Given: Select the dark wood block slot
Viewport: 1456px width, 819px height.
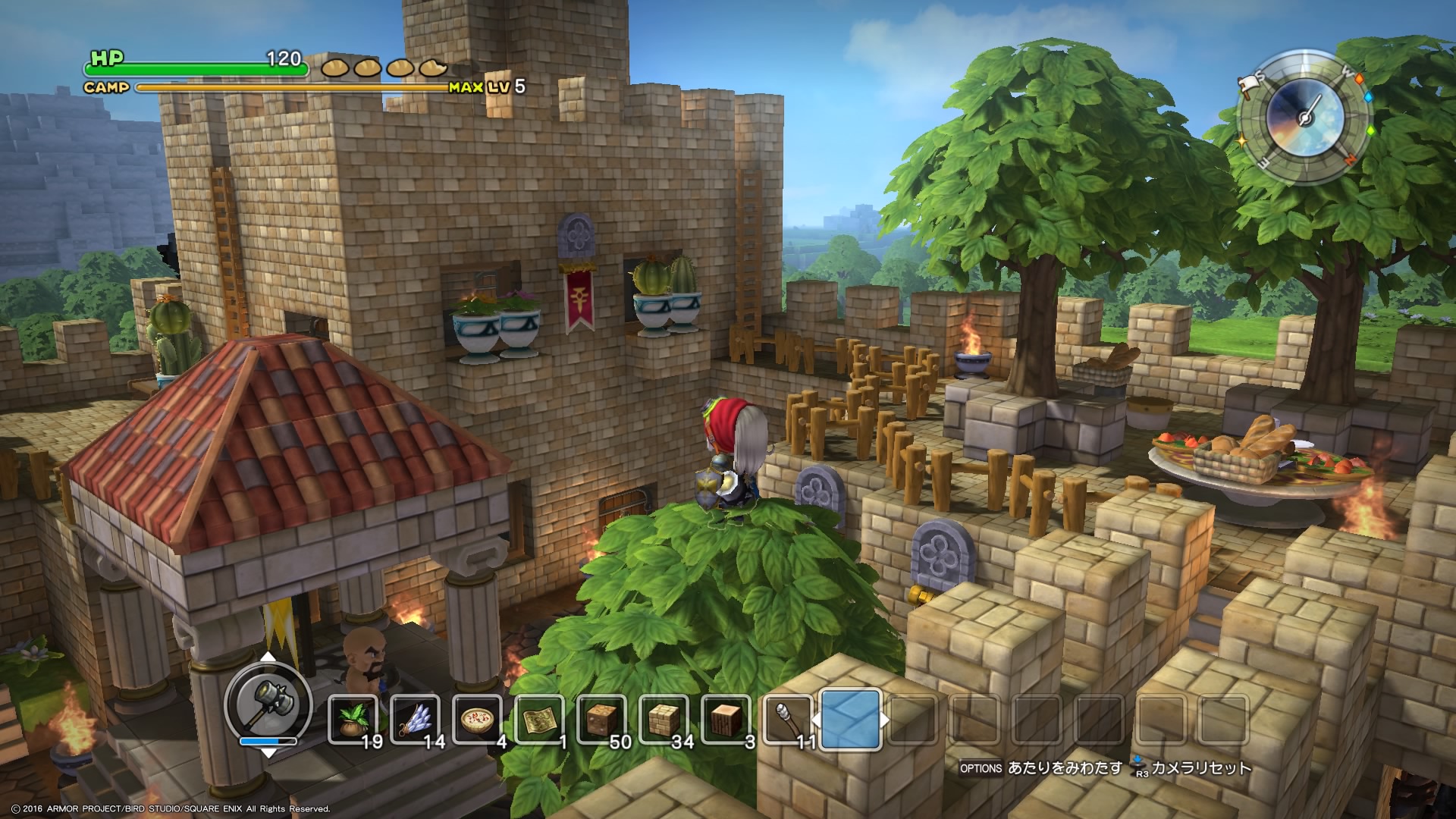Looking at the screenshot, I should click(726, 718).
